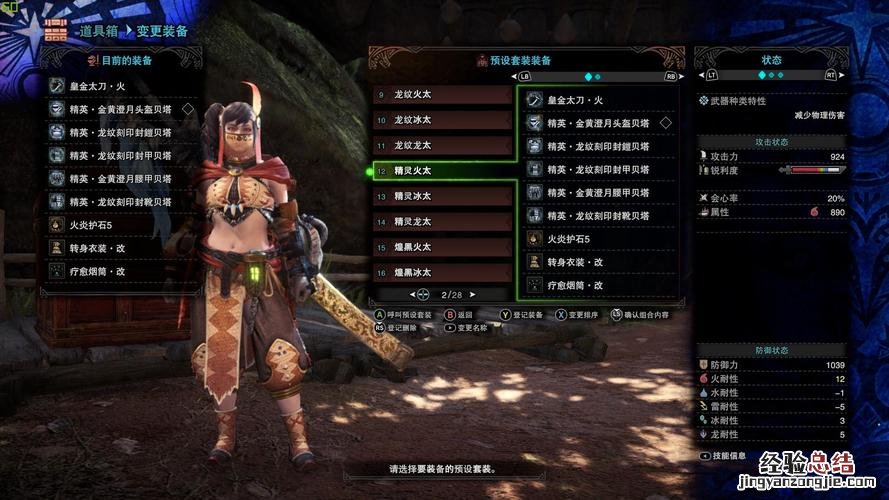The height and width of the screenshot is (500, 889).
Task: Pick preset 11 龙纹龙太
Action: [442, 145]
